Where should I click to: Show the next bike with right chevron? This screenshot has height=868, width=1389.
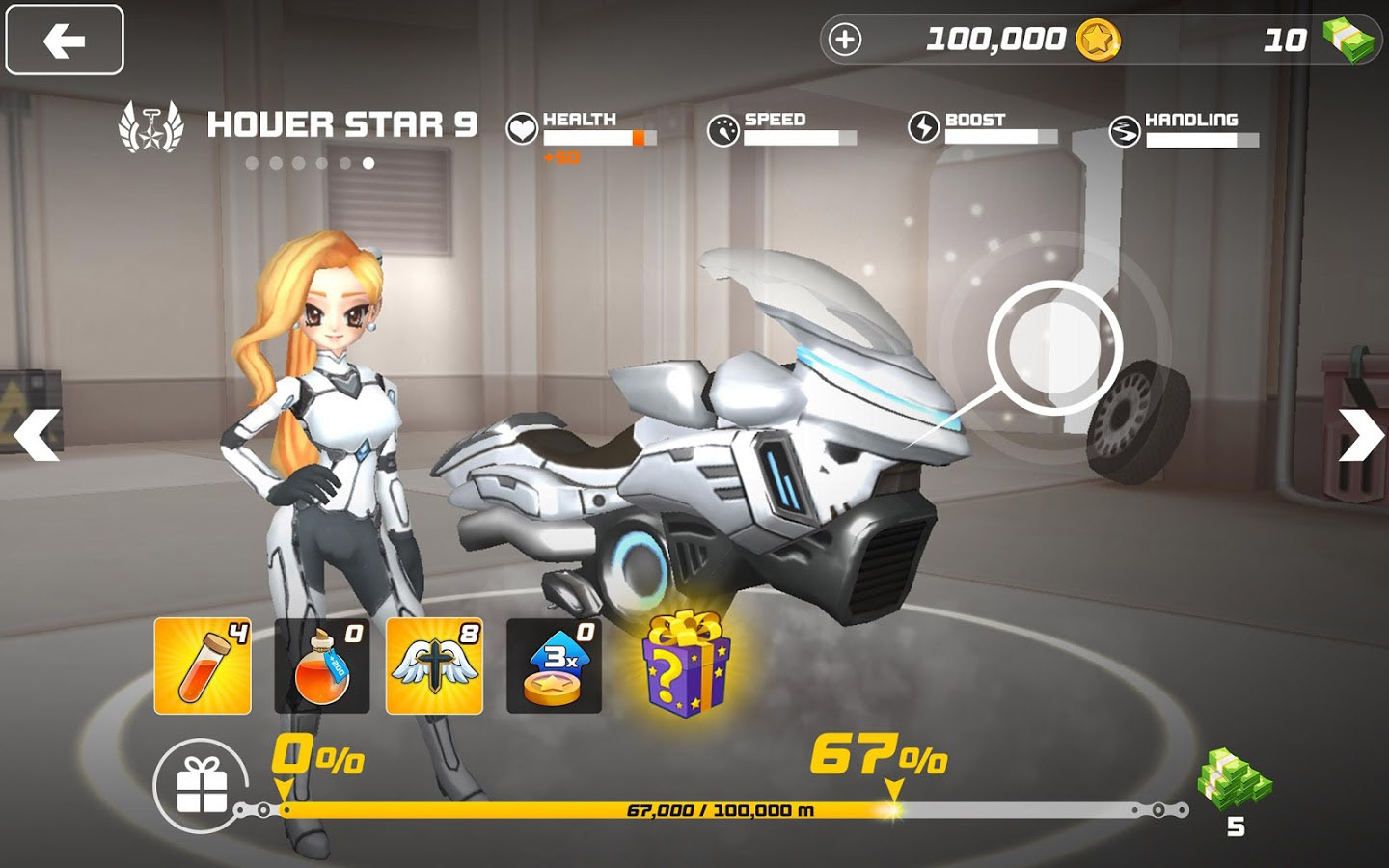(1360, 434)
